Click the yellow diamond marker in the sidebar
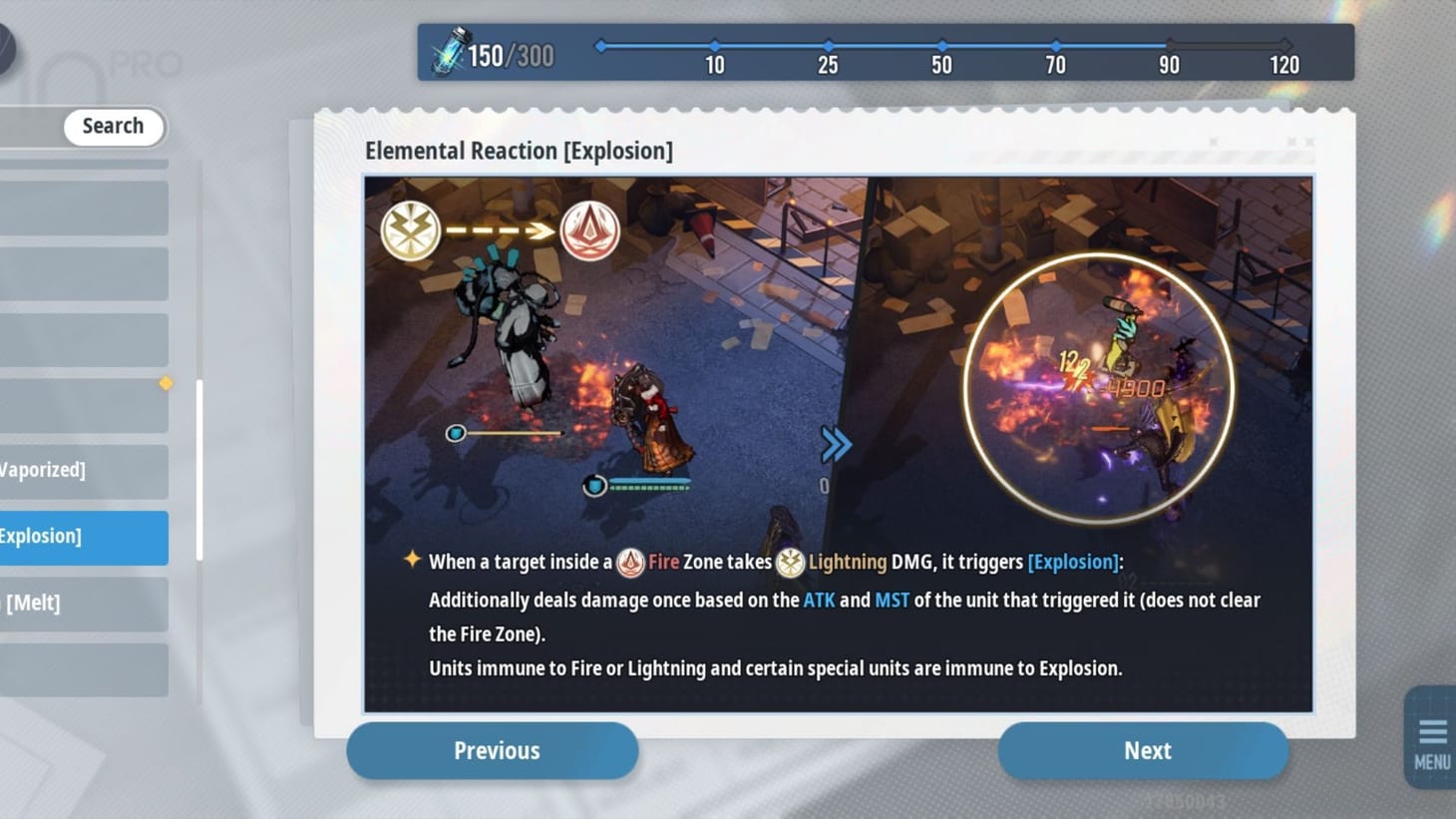Viewport: 1456px width, 819px height. point(166,382)
